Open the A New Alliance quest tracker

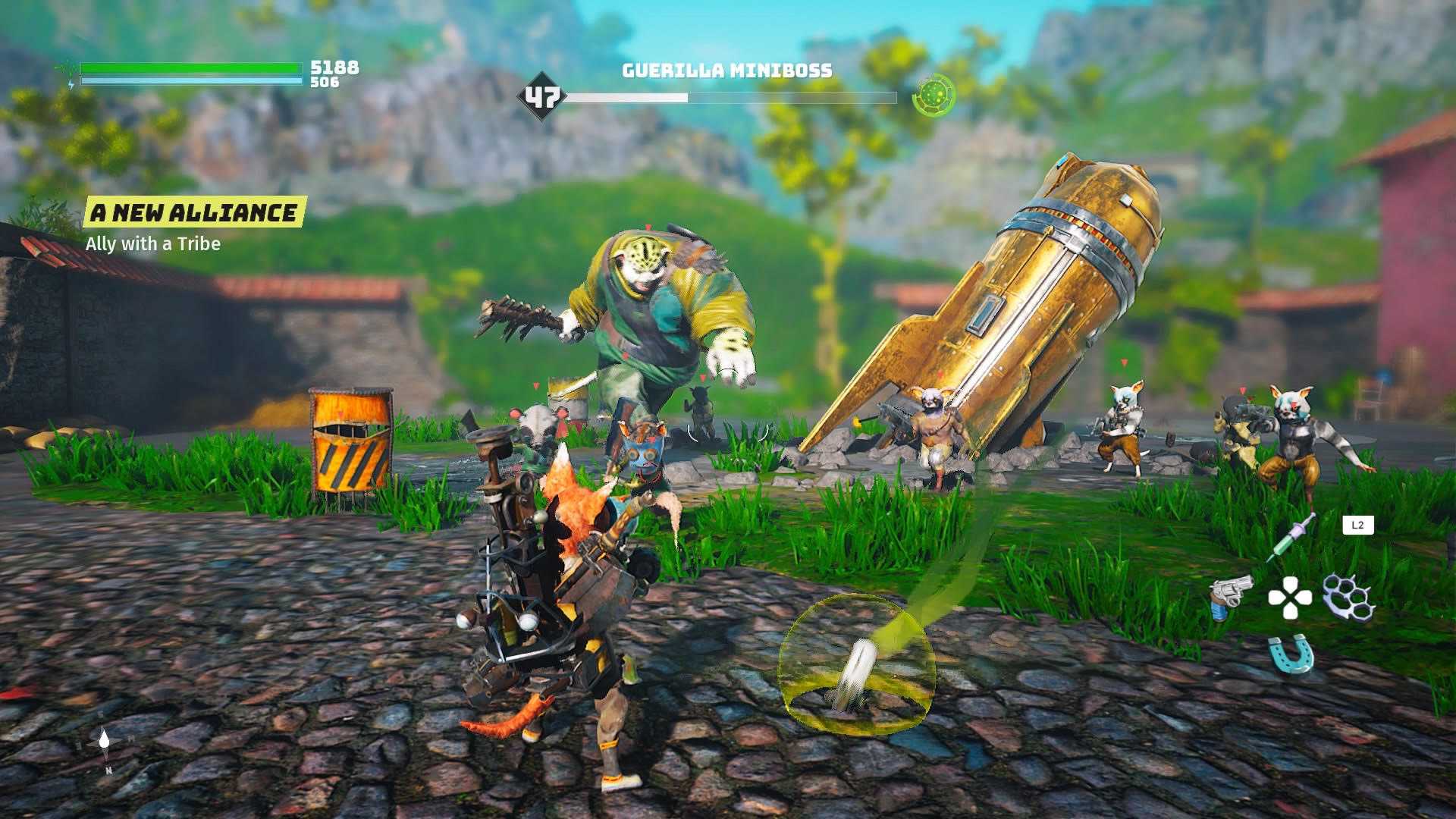pyautogui.click(x=194, y=213)
